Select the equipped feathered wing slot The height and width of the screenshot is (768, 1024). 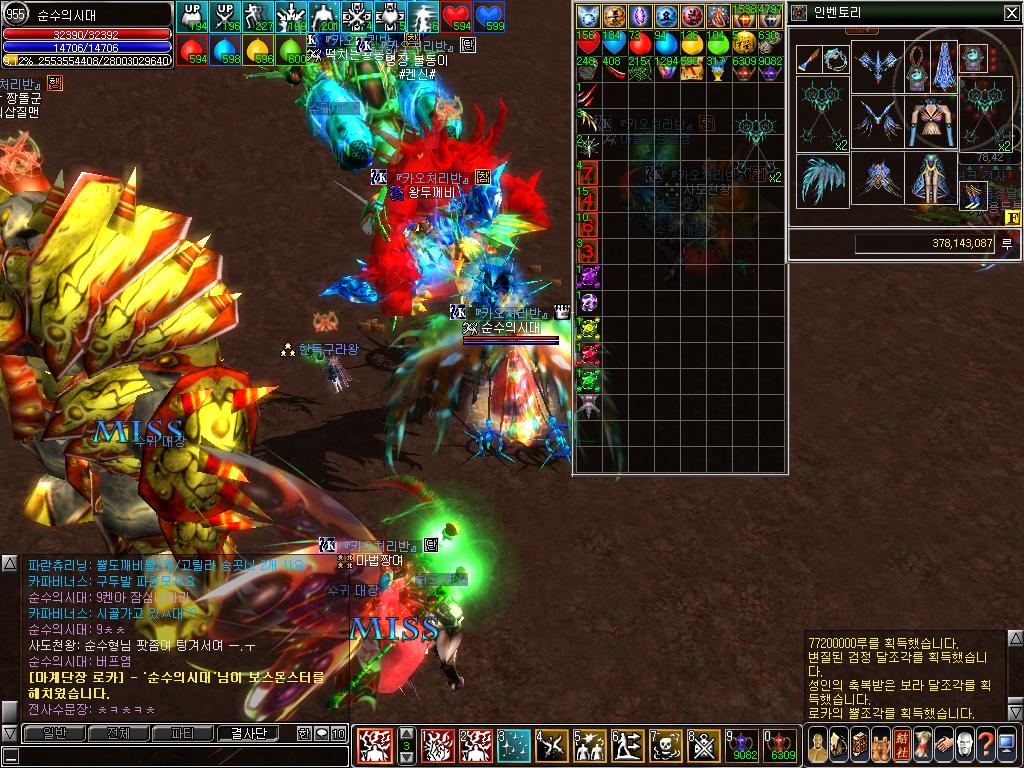coord(822,180)
